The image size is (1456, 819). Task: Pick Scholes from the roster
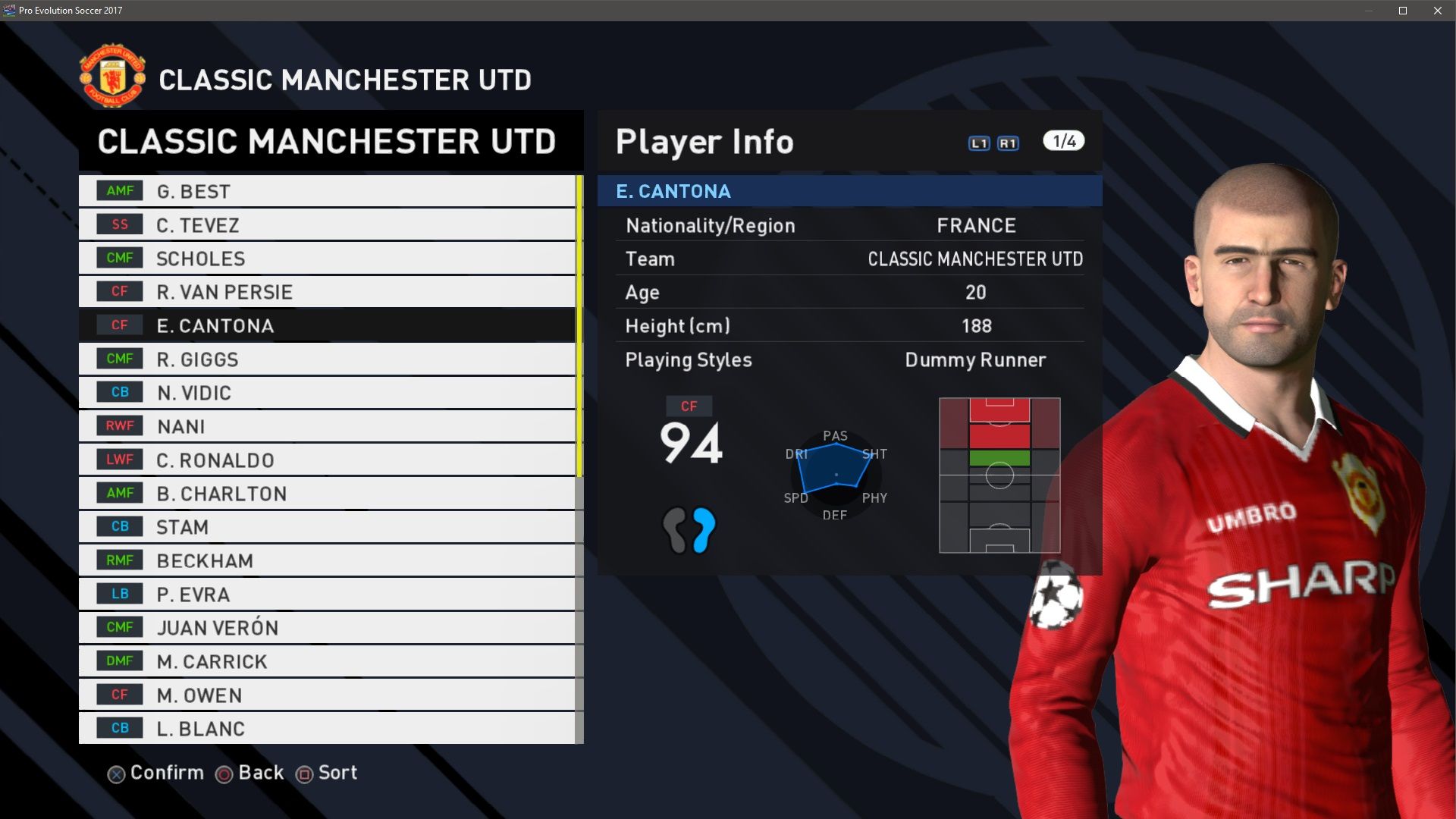point(326,259)
